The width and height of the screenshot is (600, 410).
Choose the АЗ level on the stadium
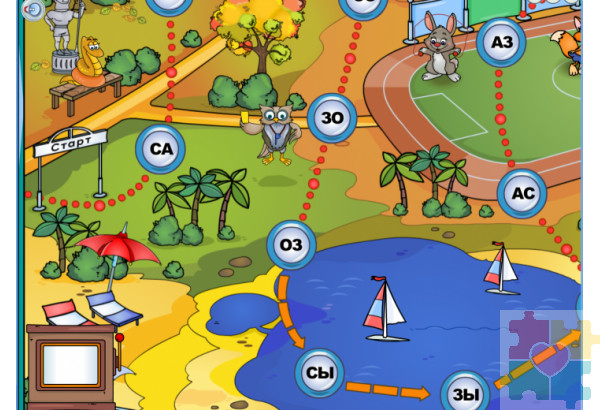pos(501,41)
